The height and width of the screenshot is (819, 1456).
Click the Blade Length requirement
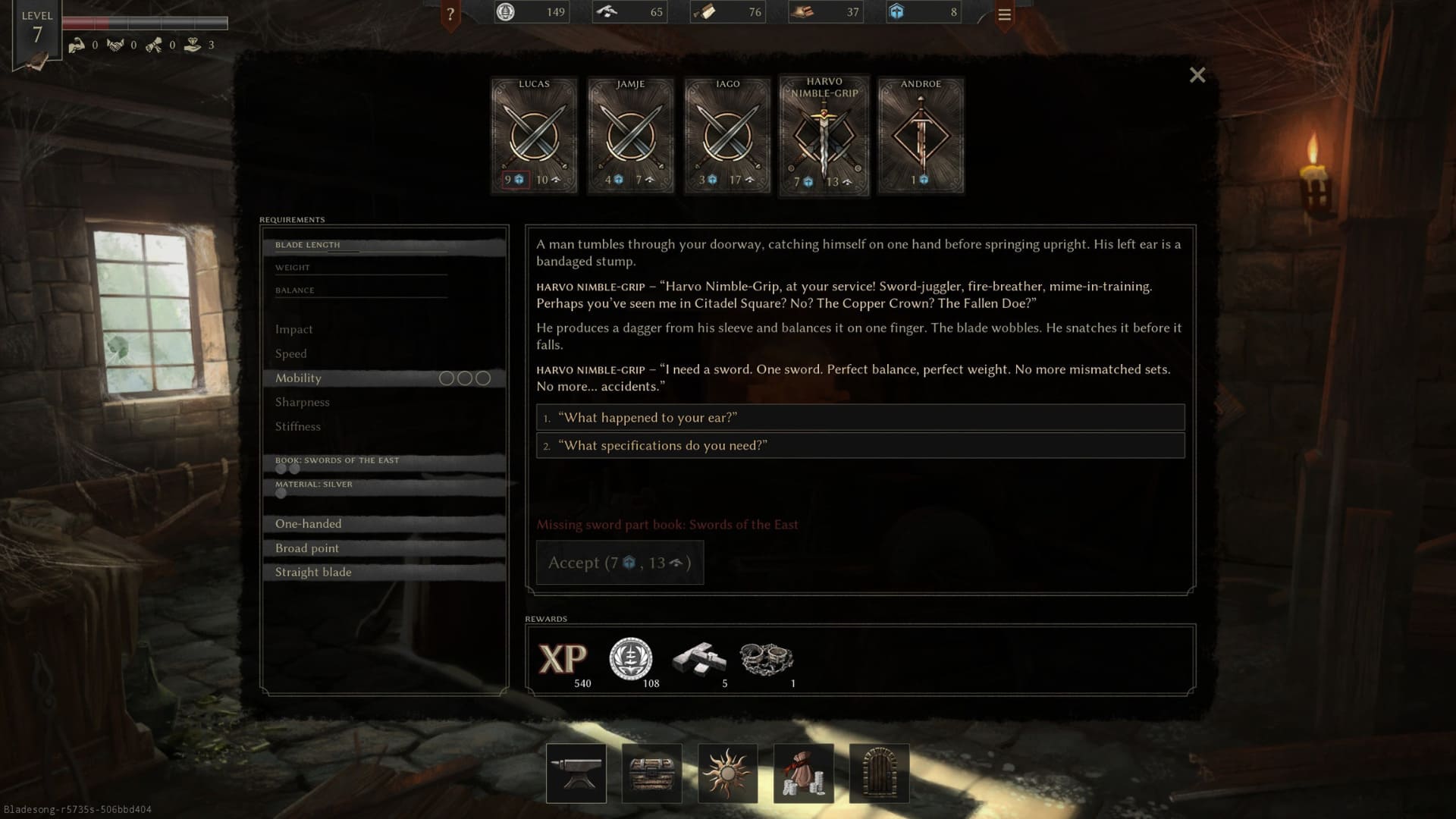tap(384, 246)
